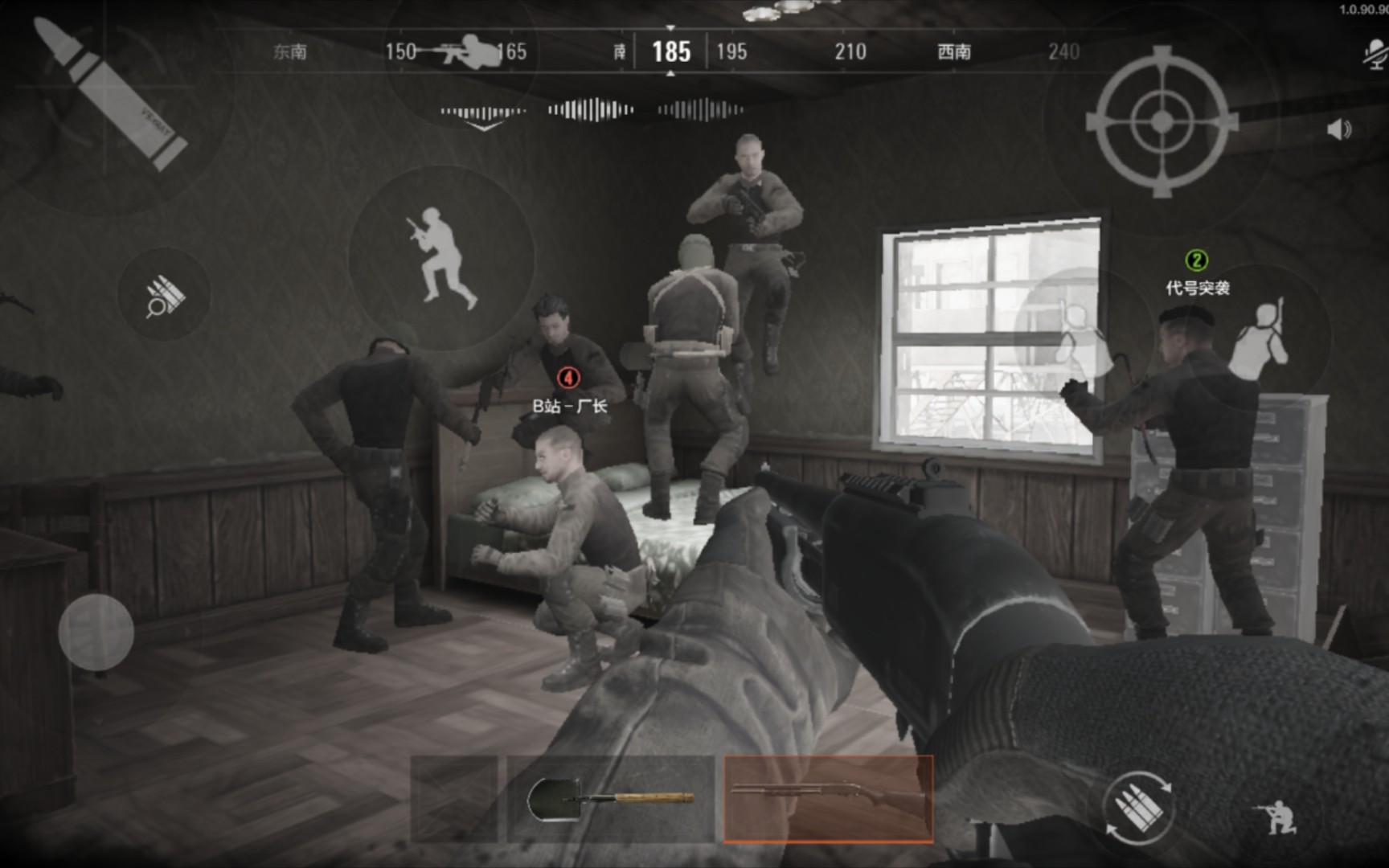Image resolution: width=1389 pixels, height=868 pixels.
Task: Toggle the microphone mute icon
Action: tap(1375, 54)
